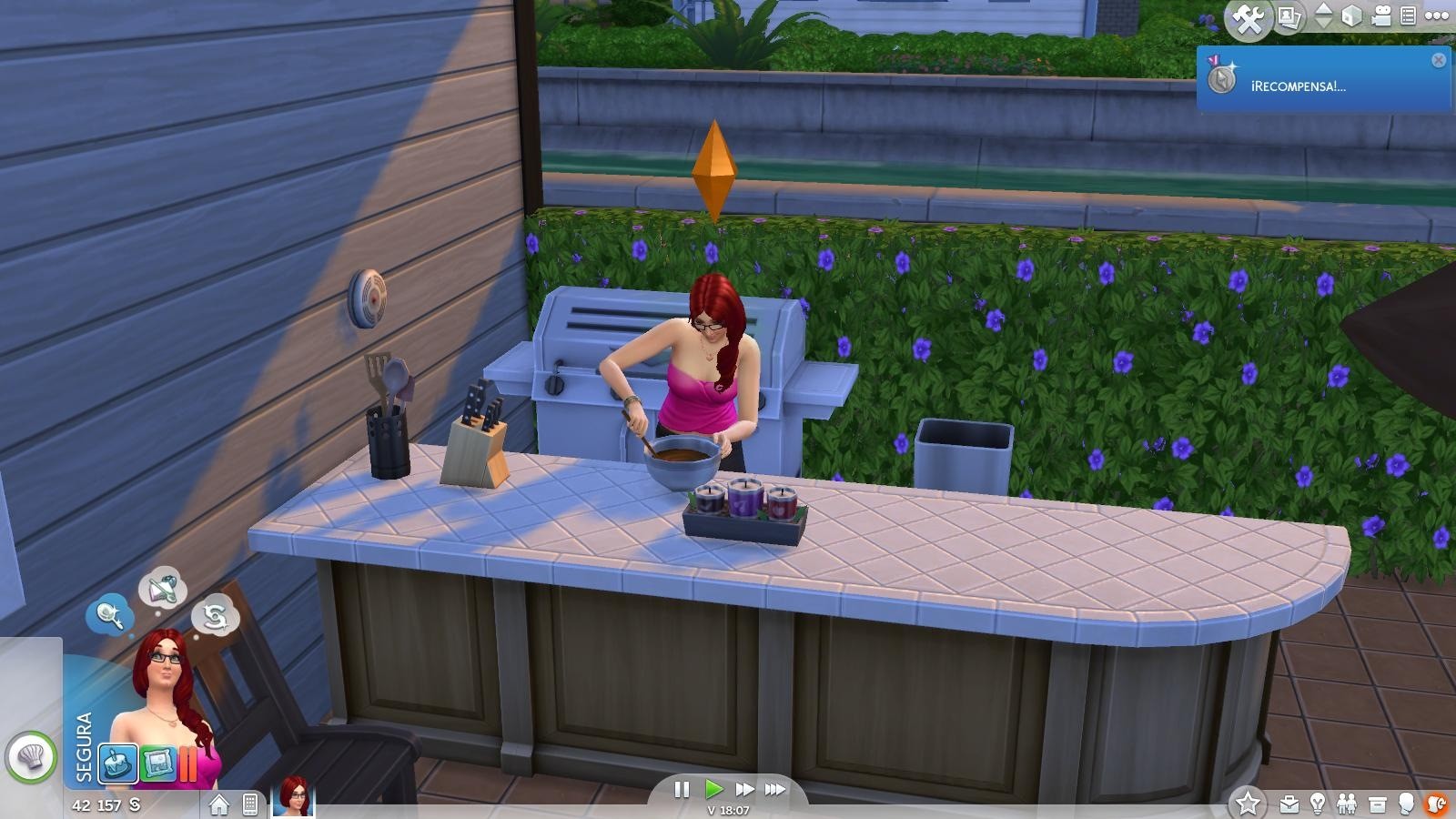Open the Career briefcase panel
The image size is (1456, 819).
[1289, 804]
